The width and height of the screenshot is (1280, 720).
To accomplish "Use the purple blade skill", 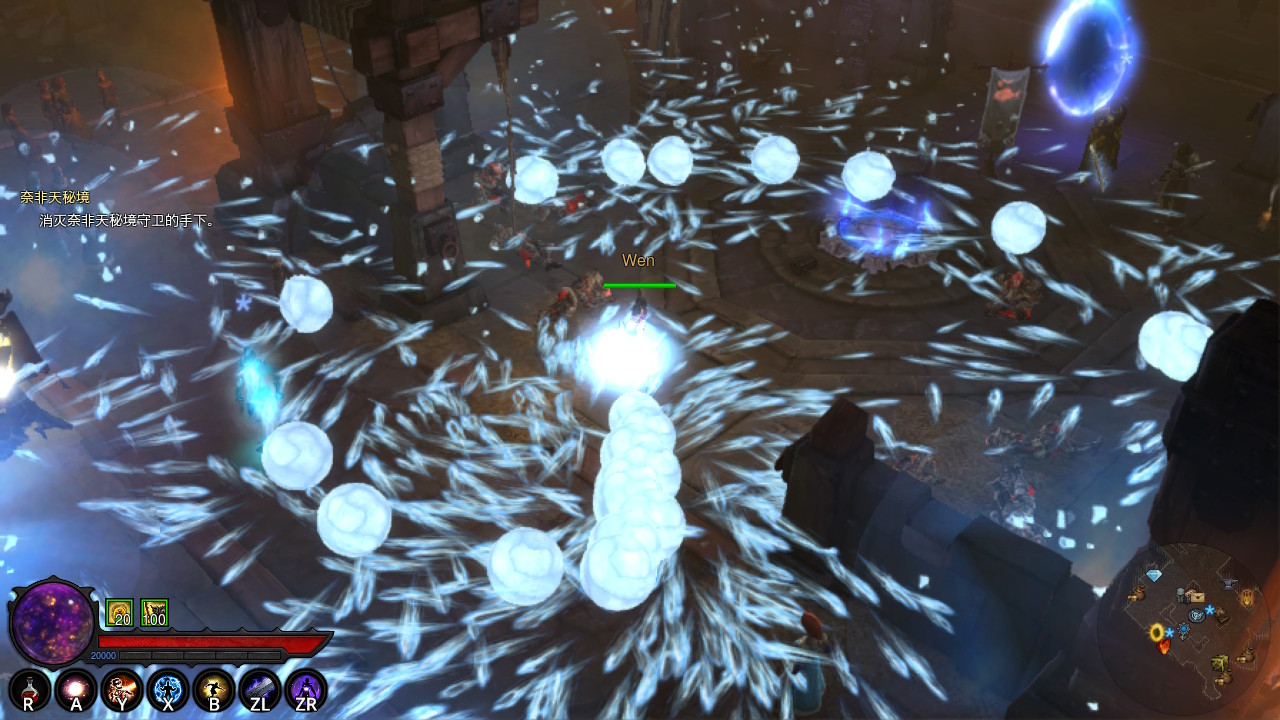I will (x=259, y=689).
